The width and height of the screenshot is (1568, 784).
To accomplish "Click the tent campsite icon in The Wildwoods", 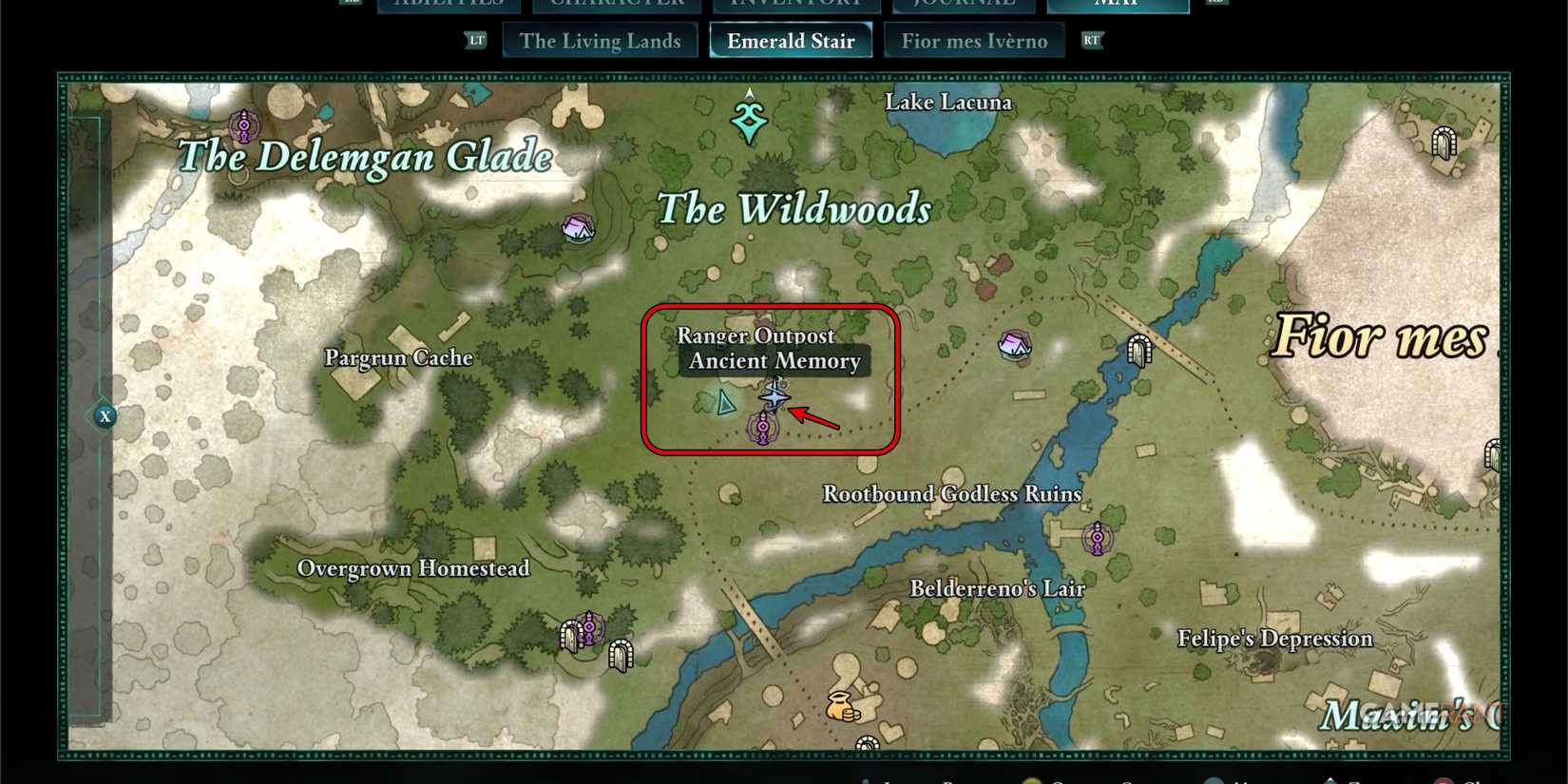I will point(577,228).
